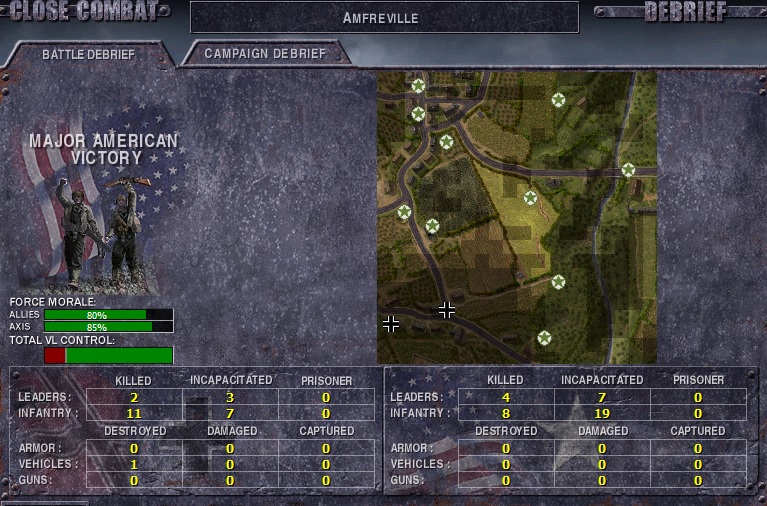Click the Amfreville battlefield overview map
Screen dimensions: 767x506
click(516, 217)
